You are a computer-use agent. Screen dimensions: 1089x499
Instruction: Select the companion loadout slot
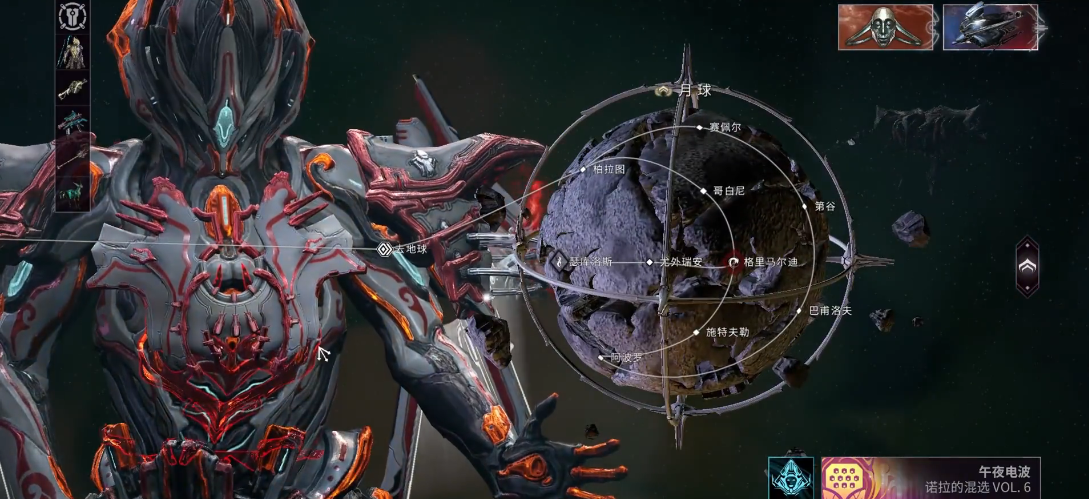tap(72, 192)
